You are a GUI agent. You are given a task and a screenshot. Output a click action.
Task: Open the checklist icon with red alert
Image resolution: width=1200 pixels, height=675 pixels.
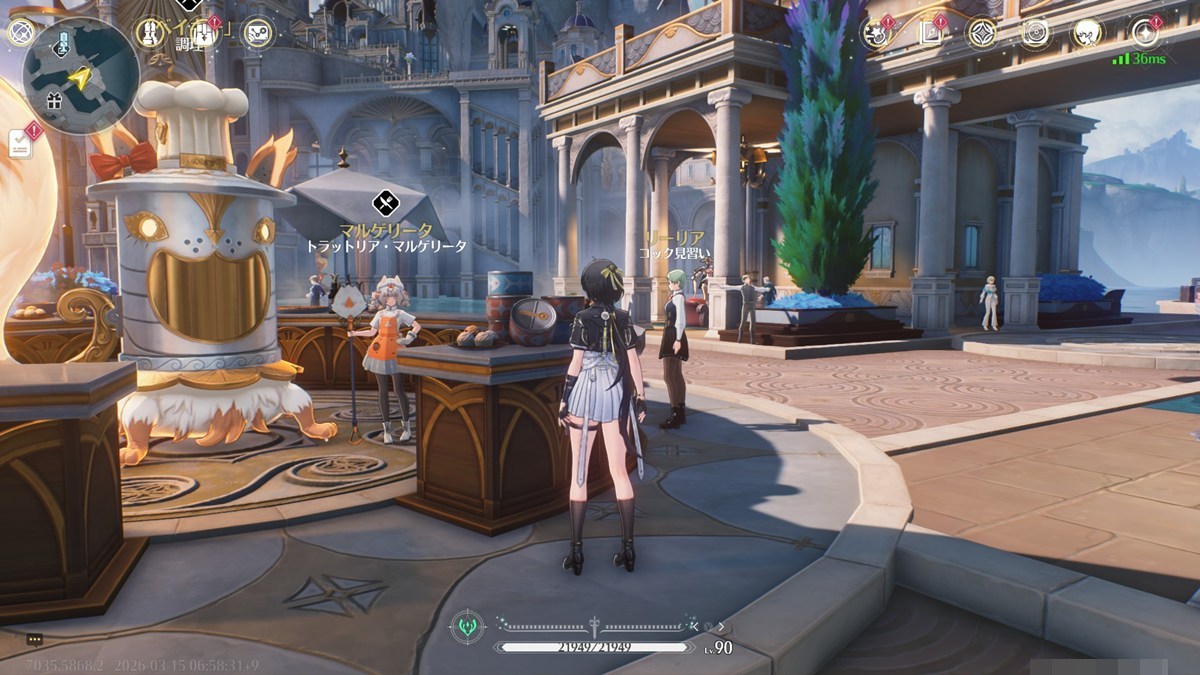coord(21,143)
